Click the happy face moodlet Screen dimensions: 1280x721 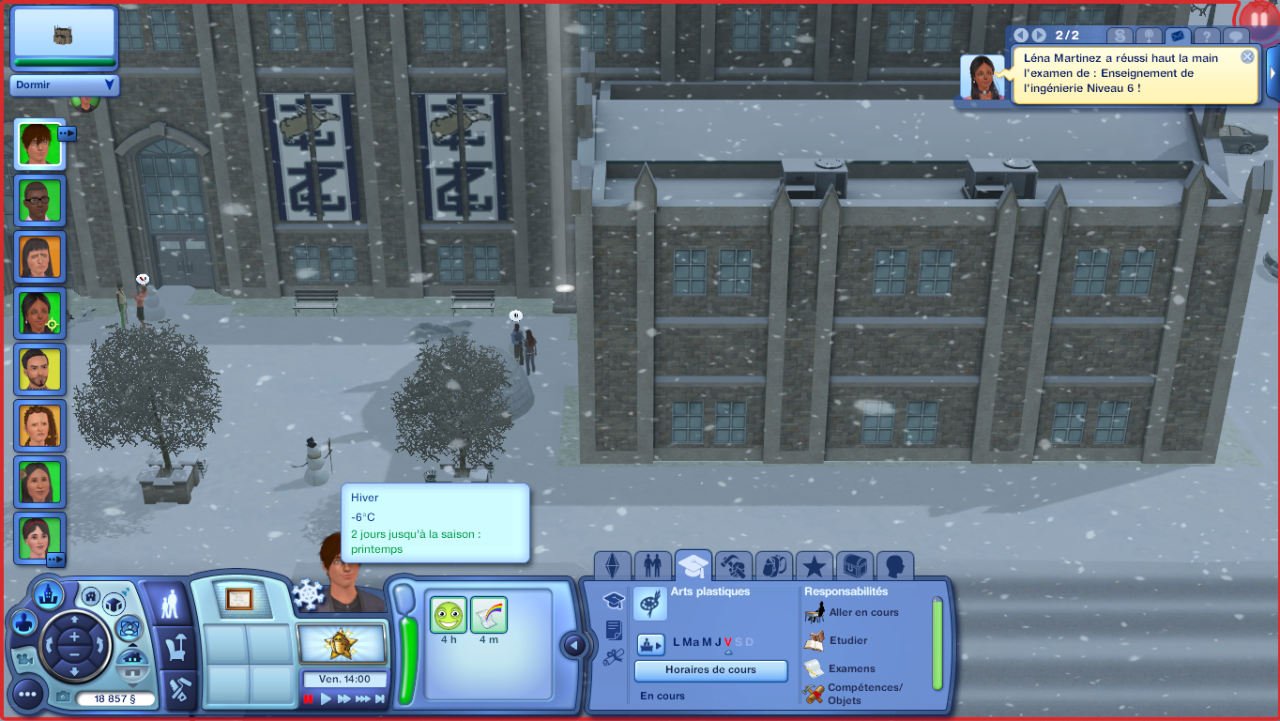(449, 615)
